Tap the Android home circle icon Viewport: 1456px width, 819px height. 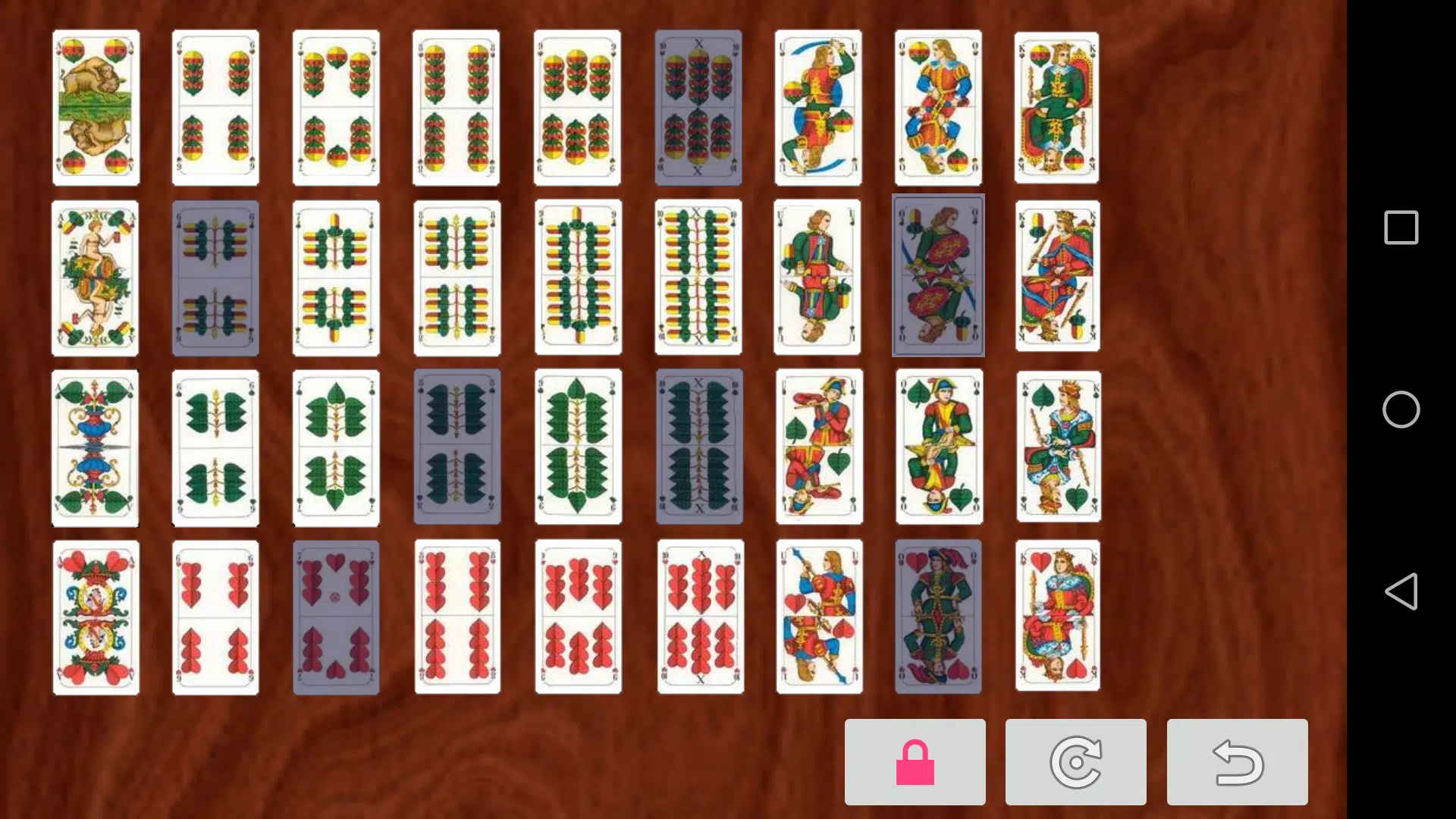coord(1401,409)
